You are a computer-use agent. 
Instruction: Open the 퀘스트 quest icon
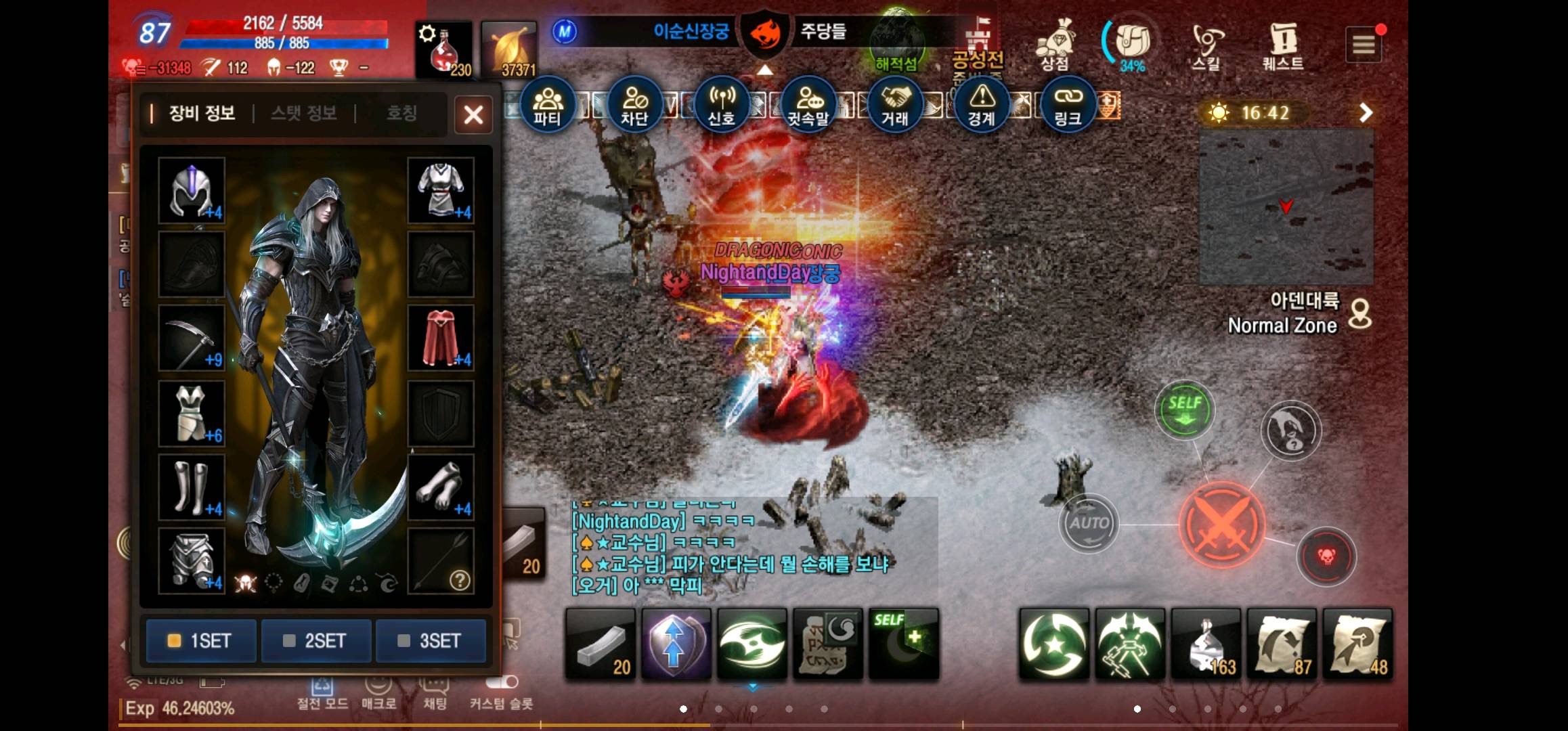1282,44
